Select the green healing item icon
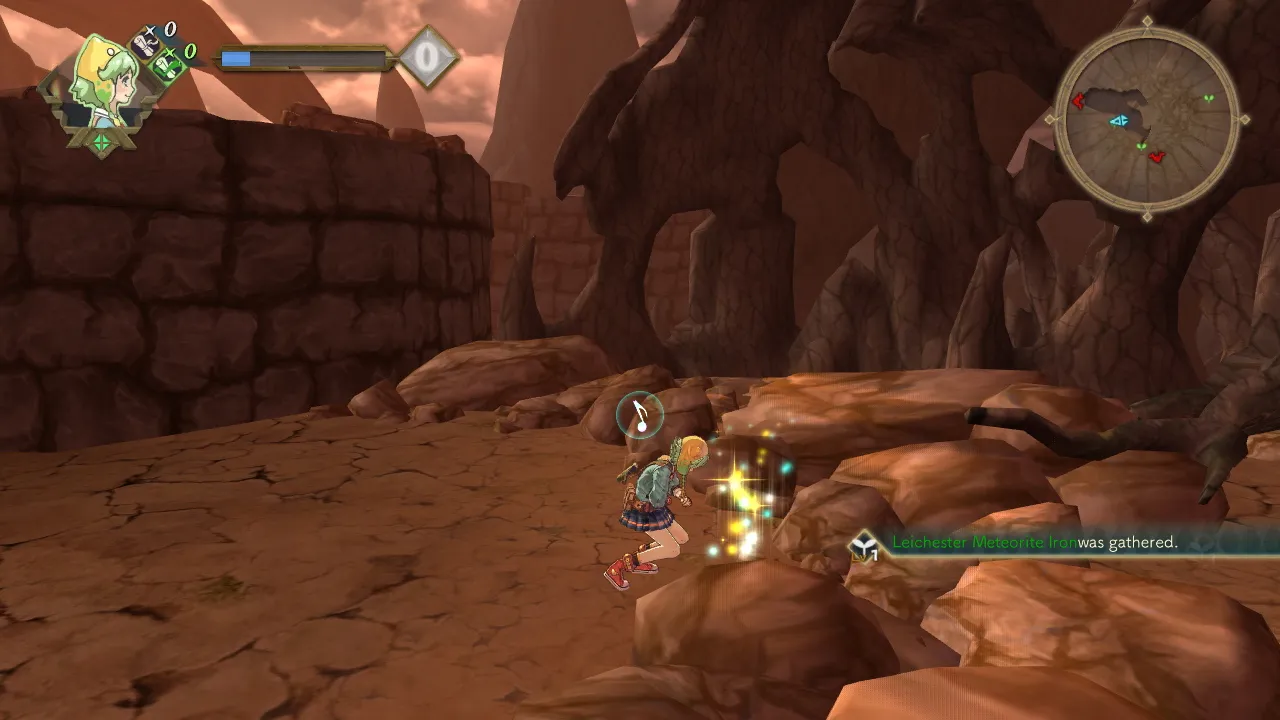Viewport: 1280px width, 720px height. 167,66
